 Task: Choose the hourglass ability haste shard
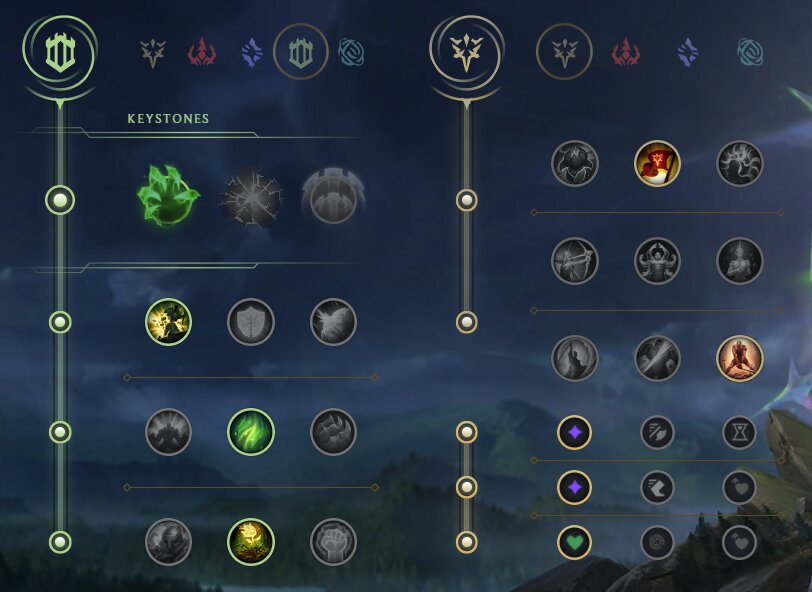pyautogui.click(x=740, y=432)
